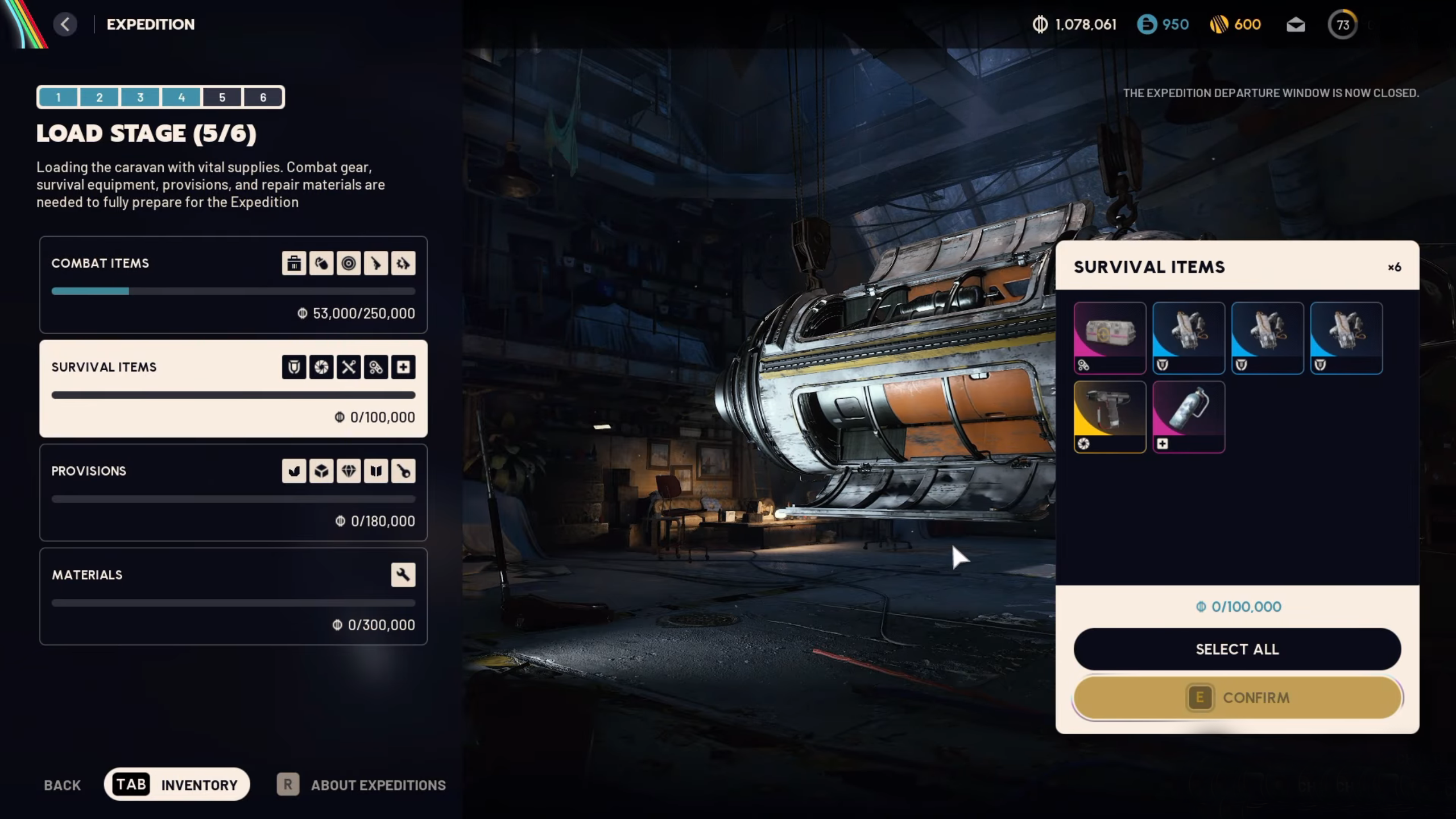Click the Combat Items progress bar
Screen dimensions: 1456x819
[233, 291]
